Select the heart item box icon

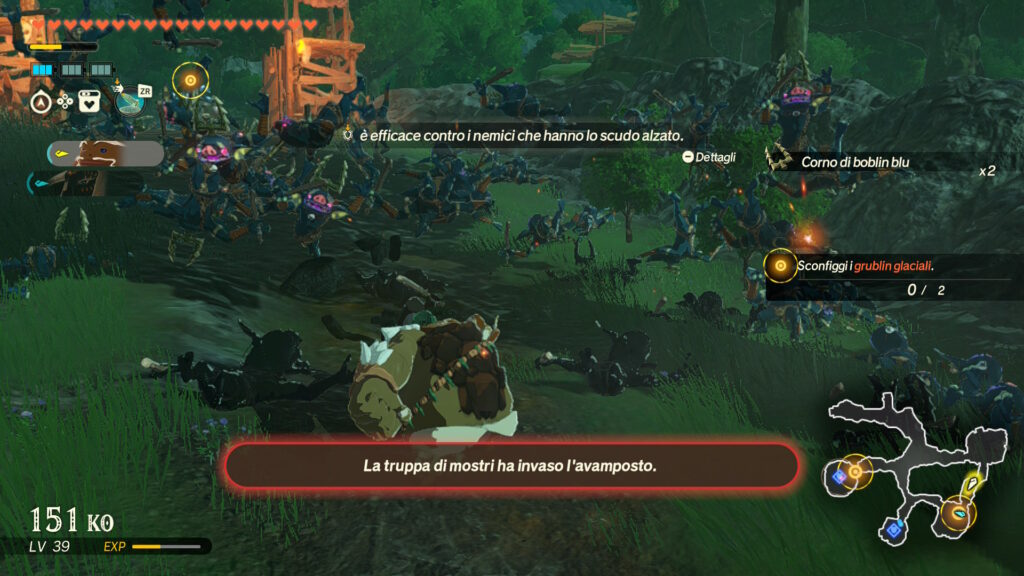point(89,101)
